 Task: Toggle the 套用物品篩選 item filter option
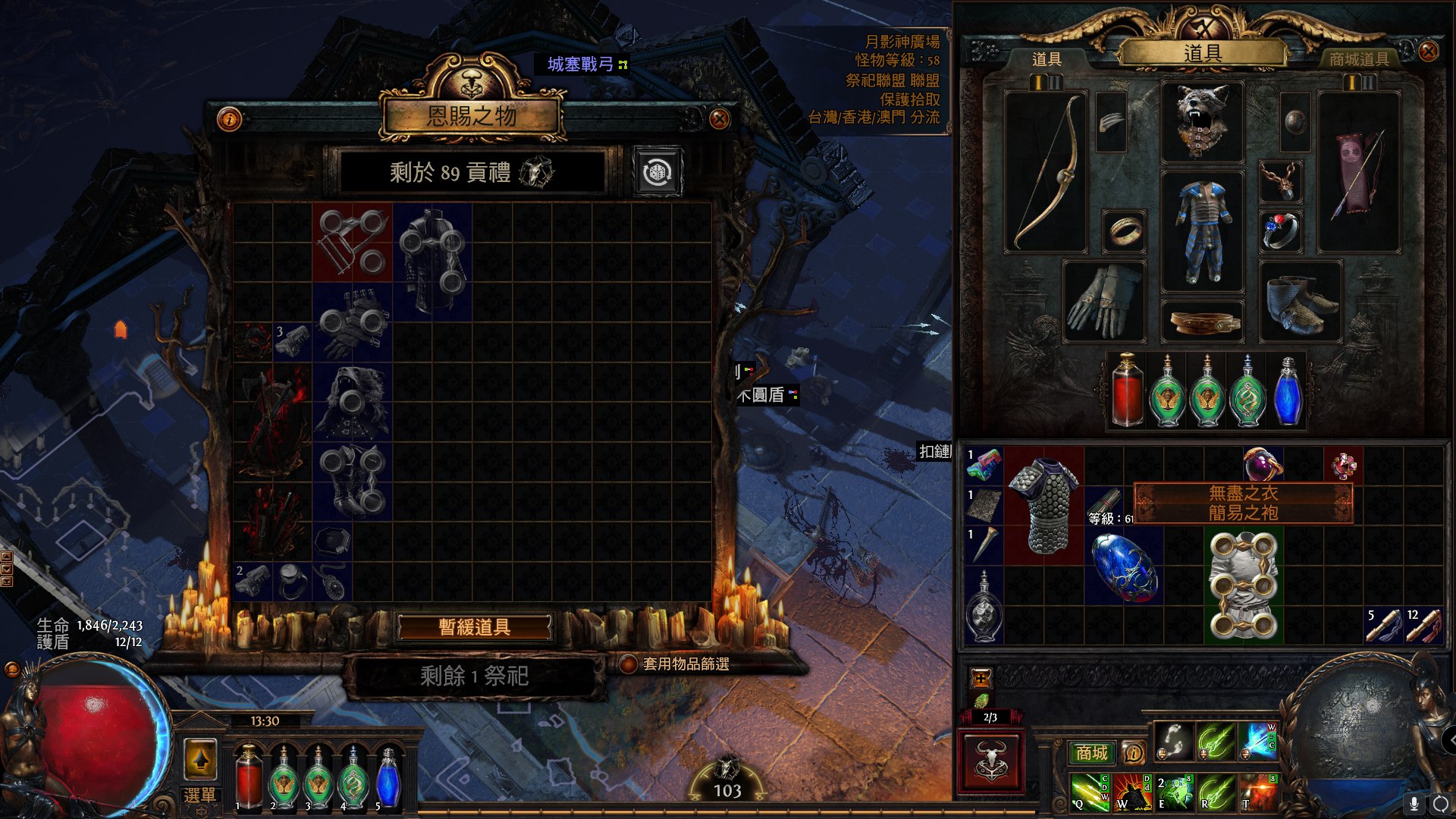629,664
